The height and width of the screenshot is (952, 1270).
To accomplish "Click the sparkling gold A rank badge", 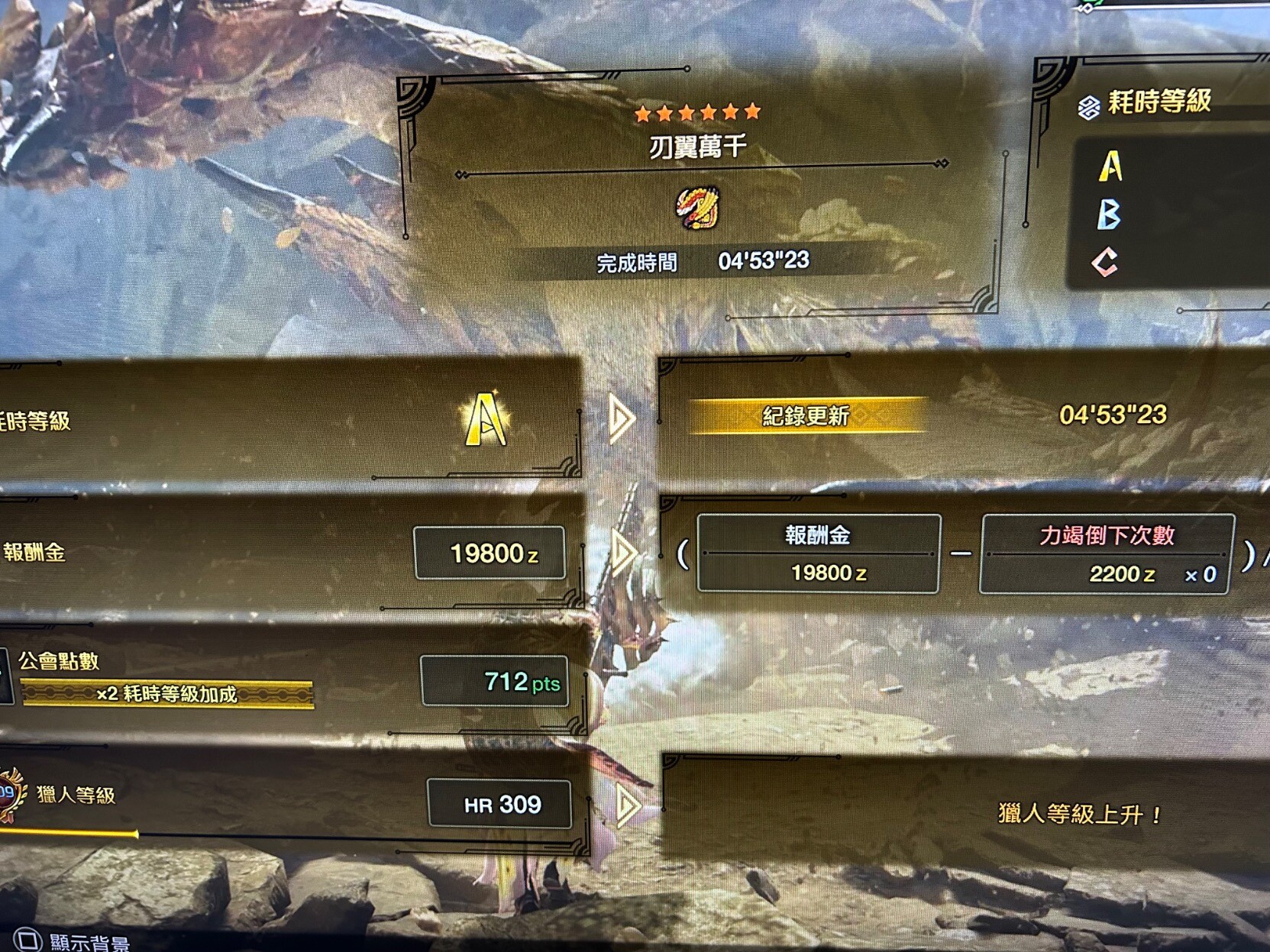I will (486, 419).
